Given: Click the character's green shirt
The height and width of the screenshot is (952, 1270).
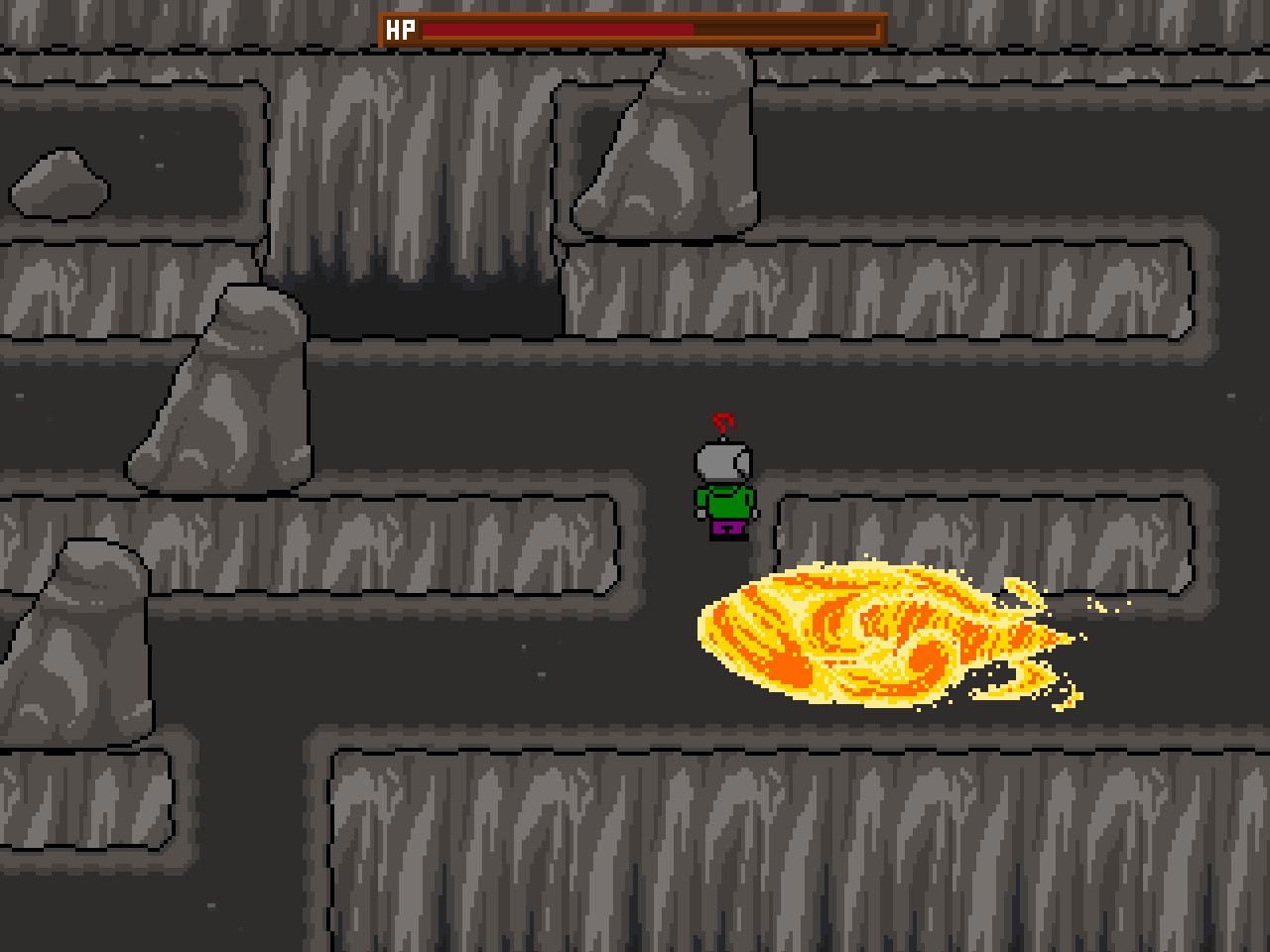Looking at the screenshot, I should click(x=727, y=501).
